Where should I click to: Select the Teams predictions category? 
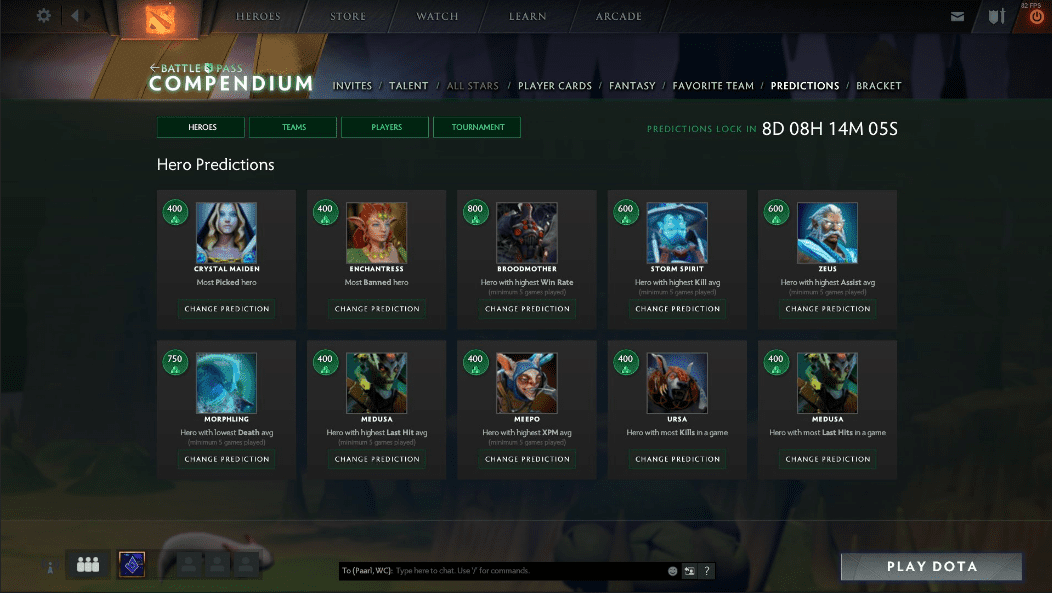click(x=294, y=127)
